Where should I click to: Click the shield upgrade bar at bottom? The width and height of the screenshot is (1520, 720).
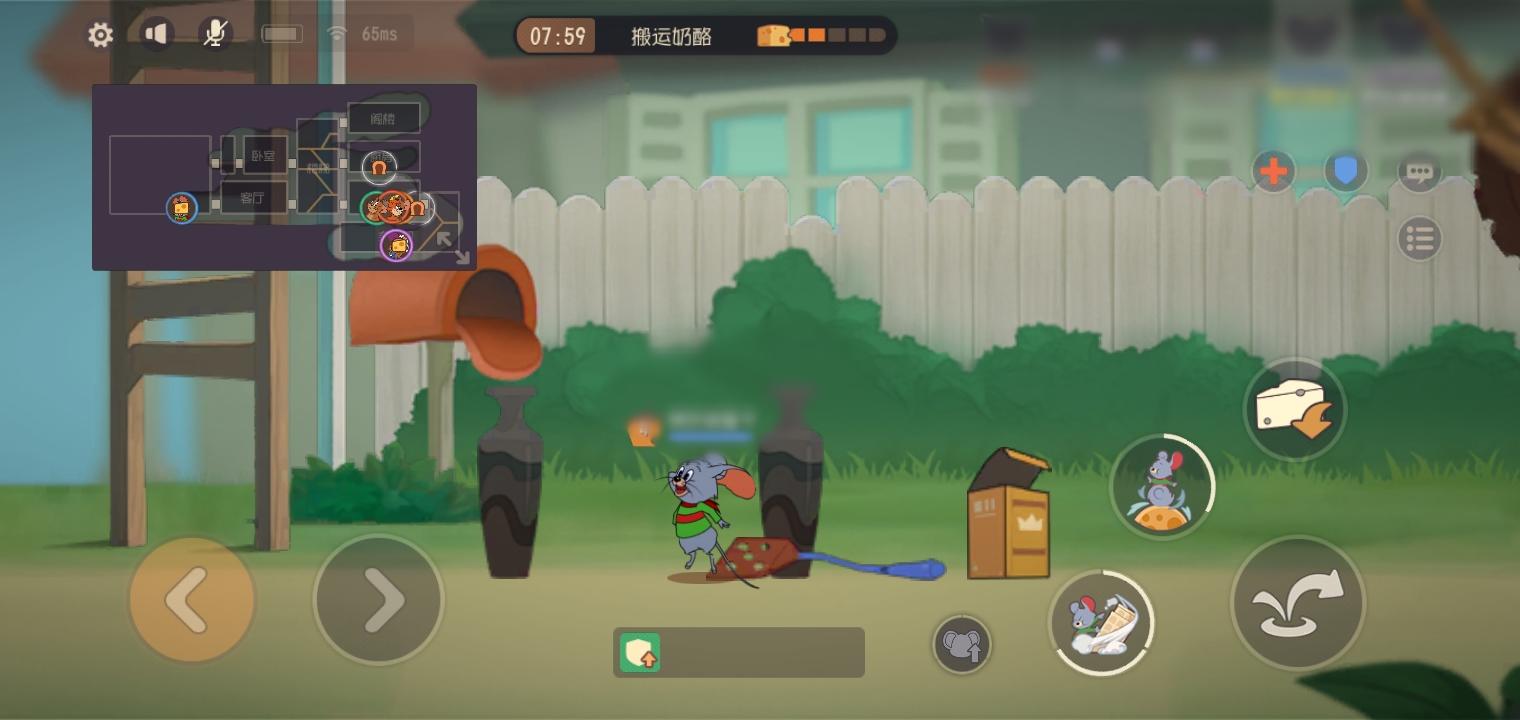click(x=739, y=652)
